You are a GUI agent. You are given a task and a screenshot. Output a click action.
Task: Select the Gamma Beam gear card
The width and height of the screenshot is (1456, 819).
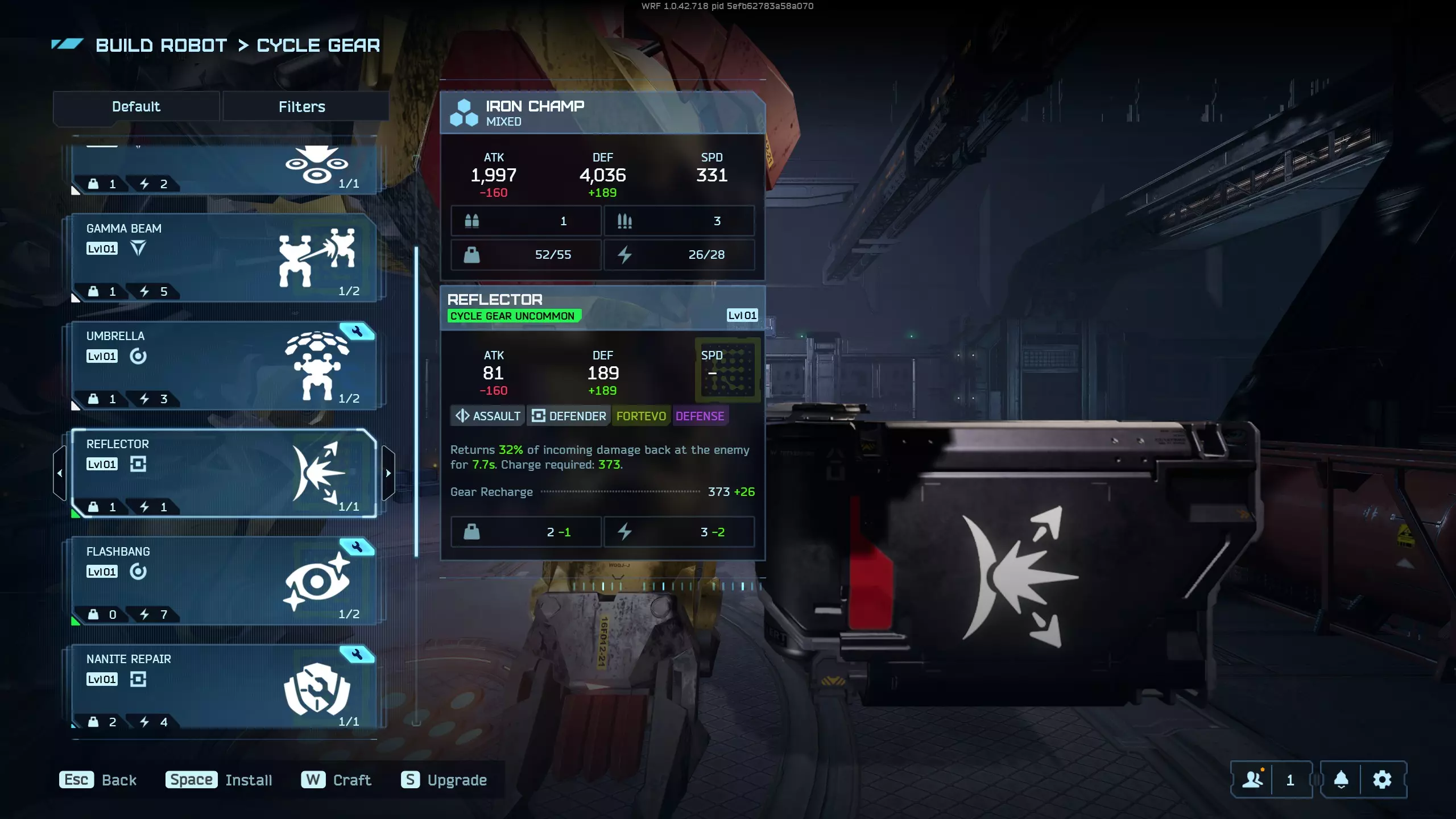[223, 258]
